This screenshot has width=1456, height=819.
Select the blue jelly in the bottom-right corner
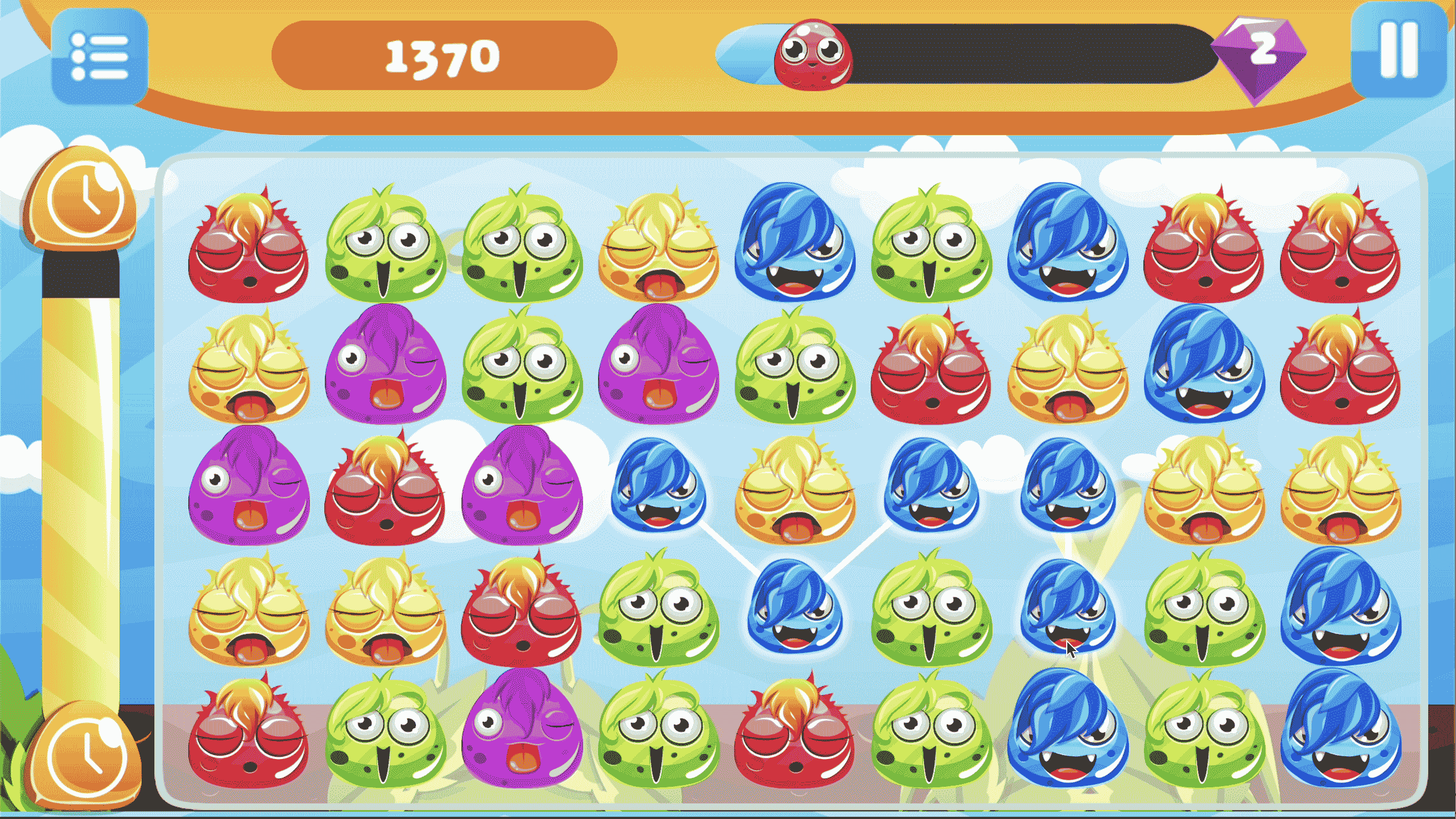(x=1339, y=730)
